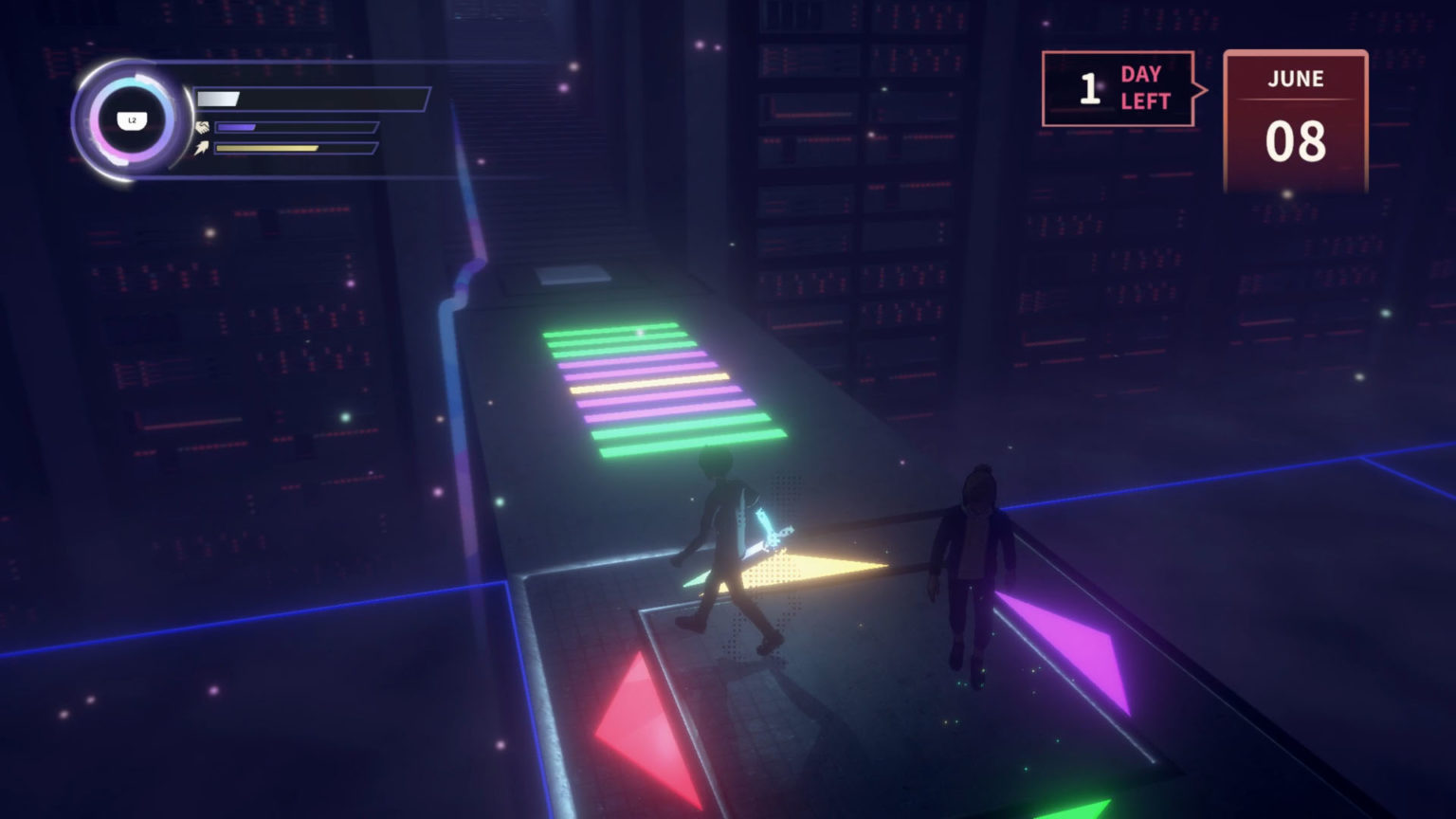
Task: Click the circular glowing gauge emblem
Action: pyautogui.click(x=132, y=120)
